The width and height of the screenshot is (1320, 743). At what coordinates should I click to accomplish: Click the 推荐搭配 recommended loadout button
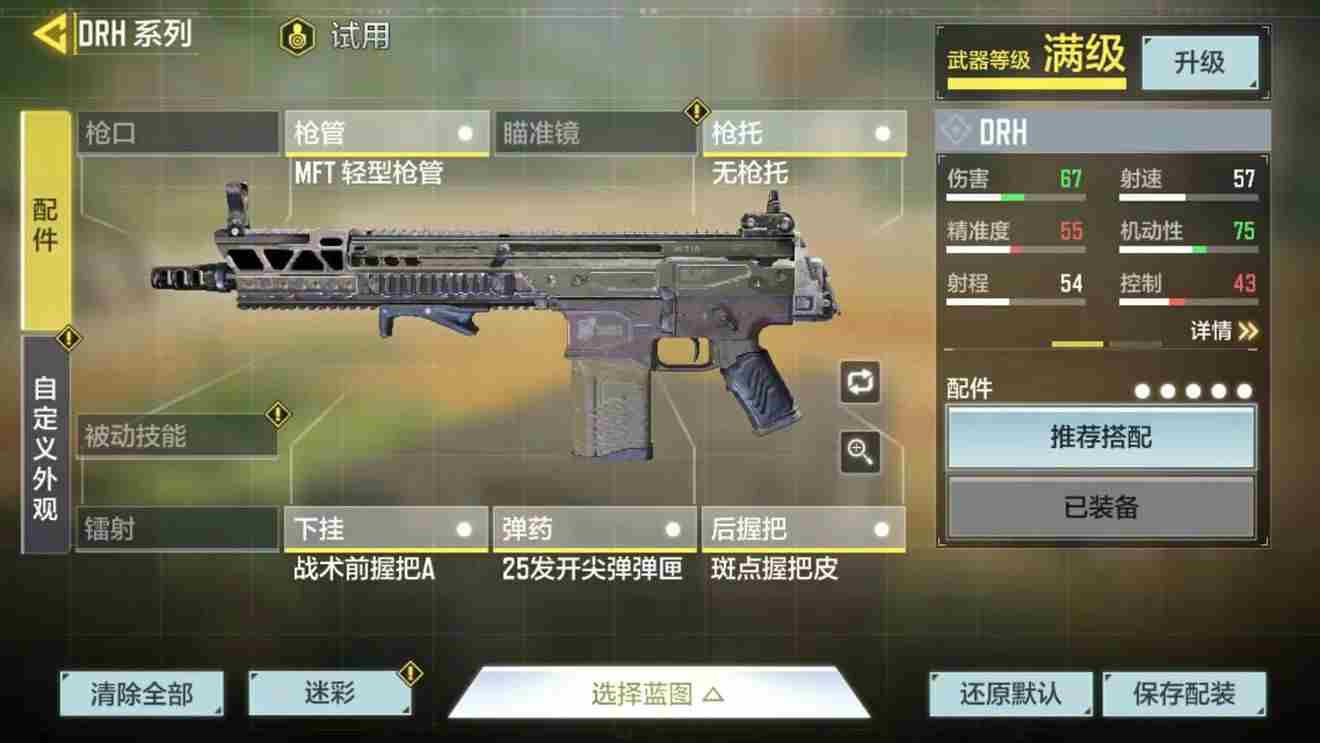point(1100,438)
